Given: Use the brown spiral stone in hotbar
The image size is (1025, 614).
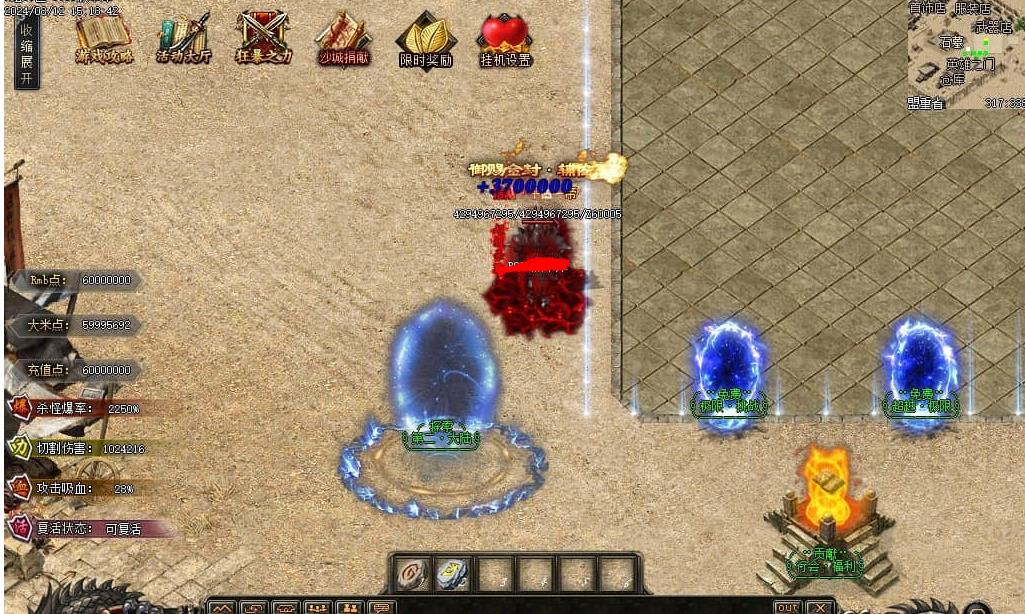Looking at the screenshot, I should pos(412,573).
